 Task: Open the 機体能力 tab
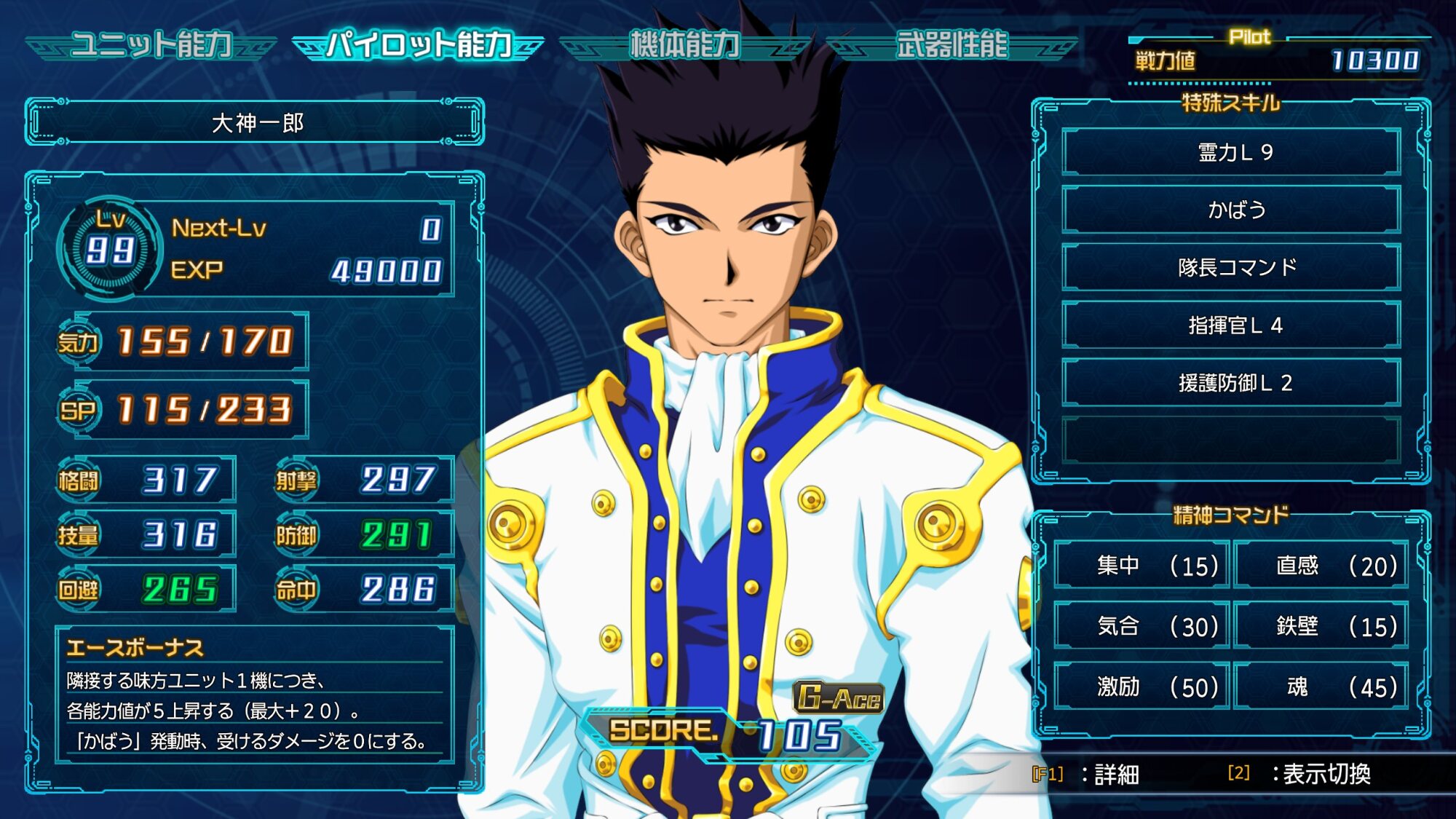tap(684, 45)
